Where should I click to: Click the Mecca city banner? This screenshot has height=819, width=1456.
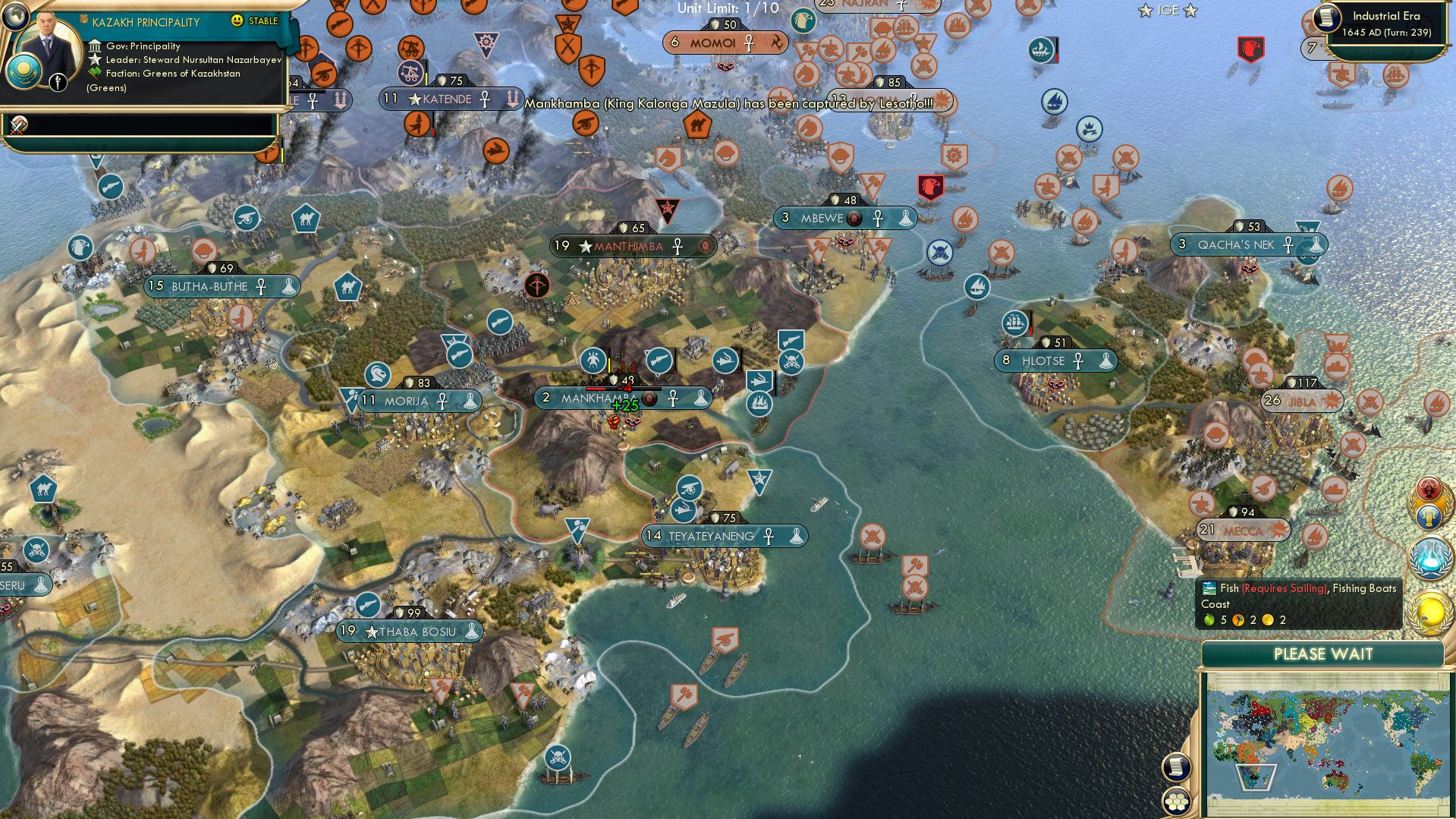pos(1244,531)
